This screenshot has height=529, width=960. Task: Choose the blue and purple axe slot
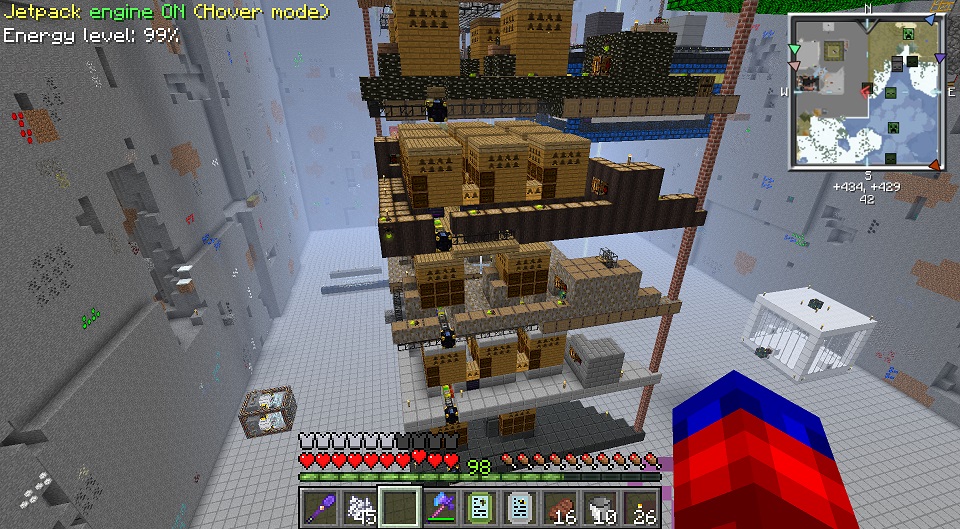click(439, 507)
